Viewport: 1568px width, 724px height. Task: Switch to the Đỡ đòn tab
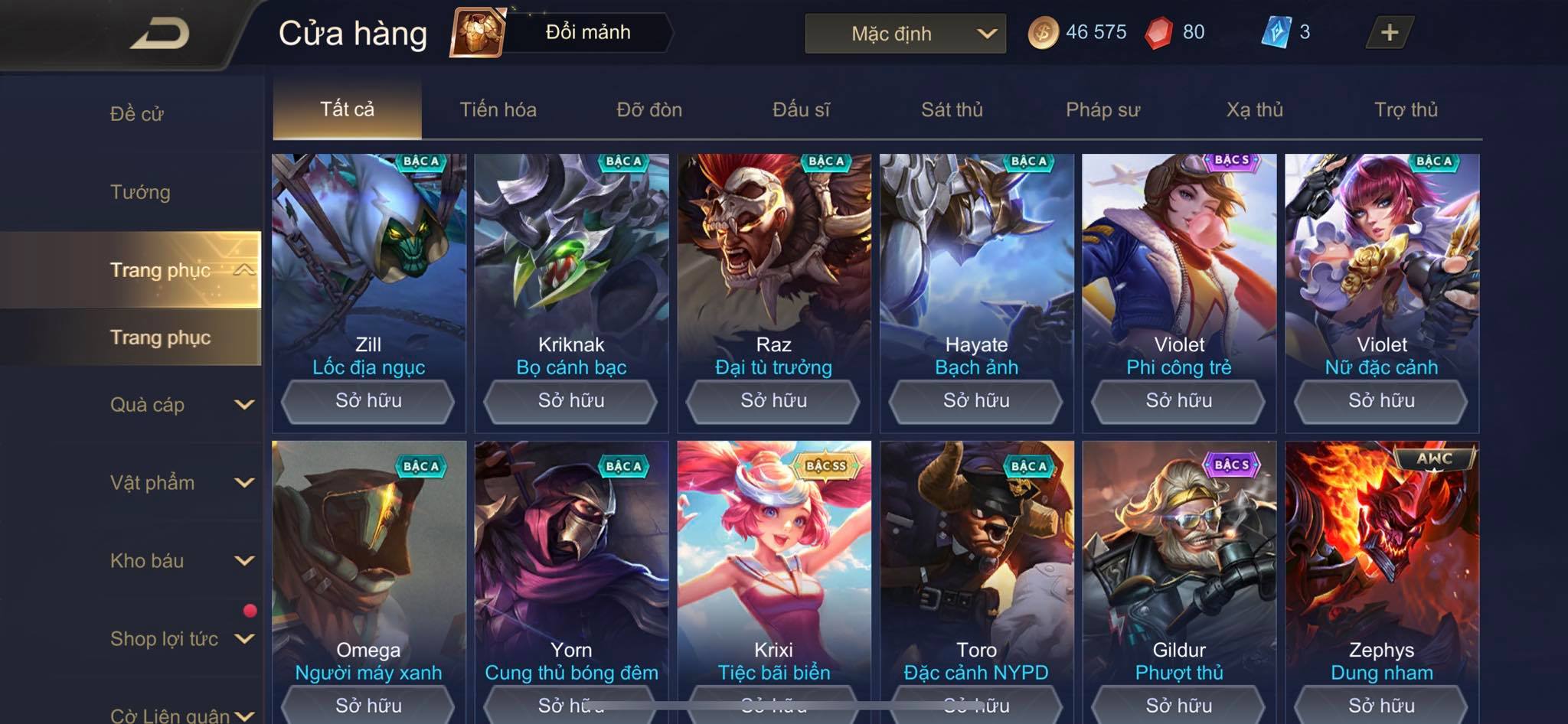[649, 109]
